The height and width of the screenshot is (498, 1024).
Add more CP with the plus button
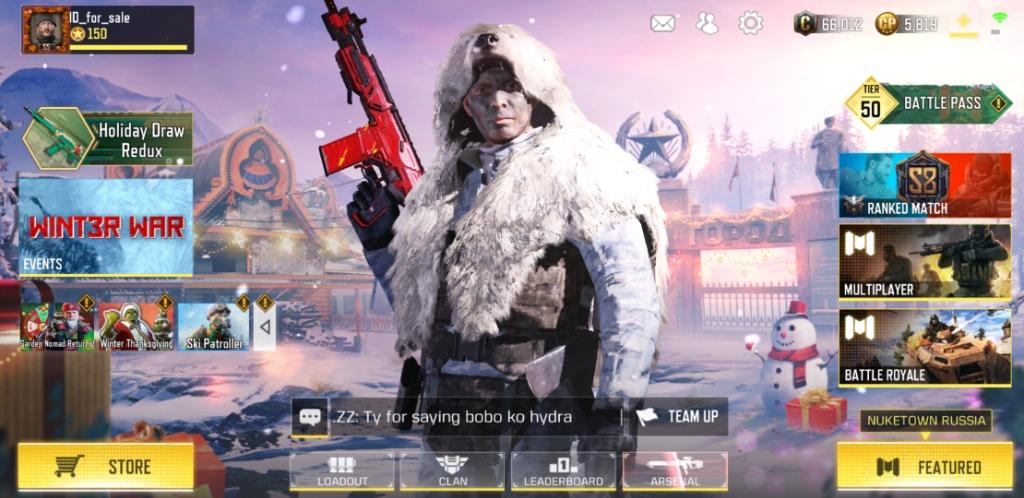pyautogui.click(x=963, y=23)
